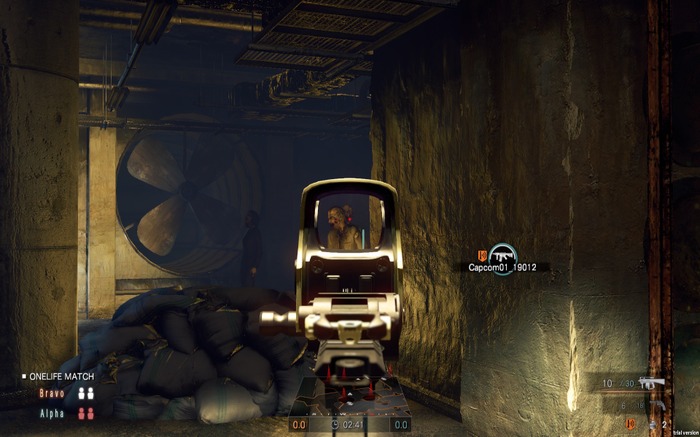Click the rifle icon above Capcom01_19012
700x437 pixels.
coord(502,252)
